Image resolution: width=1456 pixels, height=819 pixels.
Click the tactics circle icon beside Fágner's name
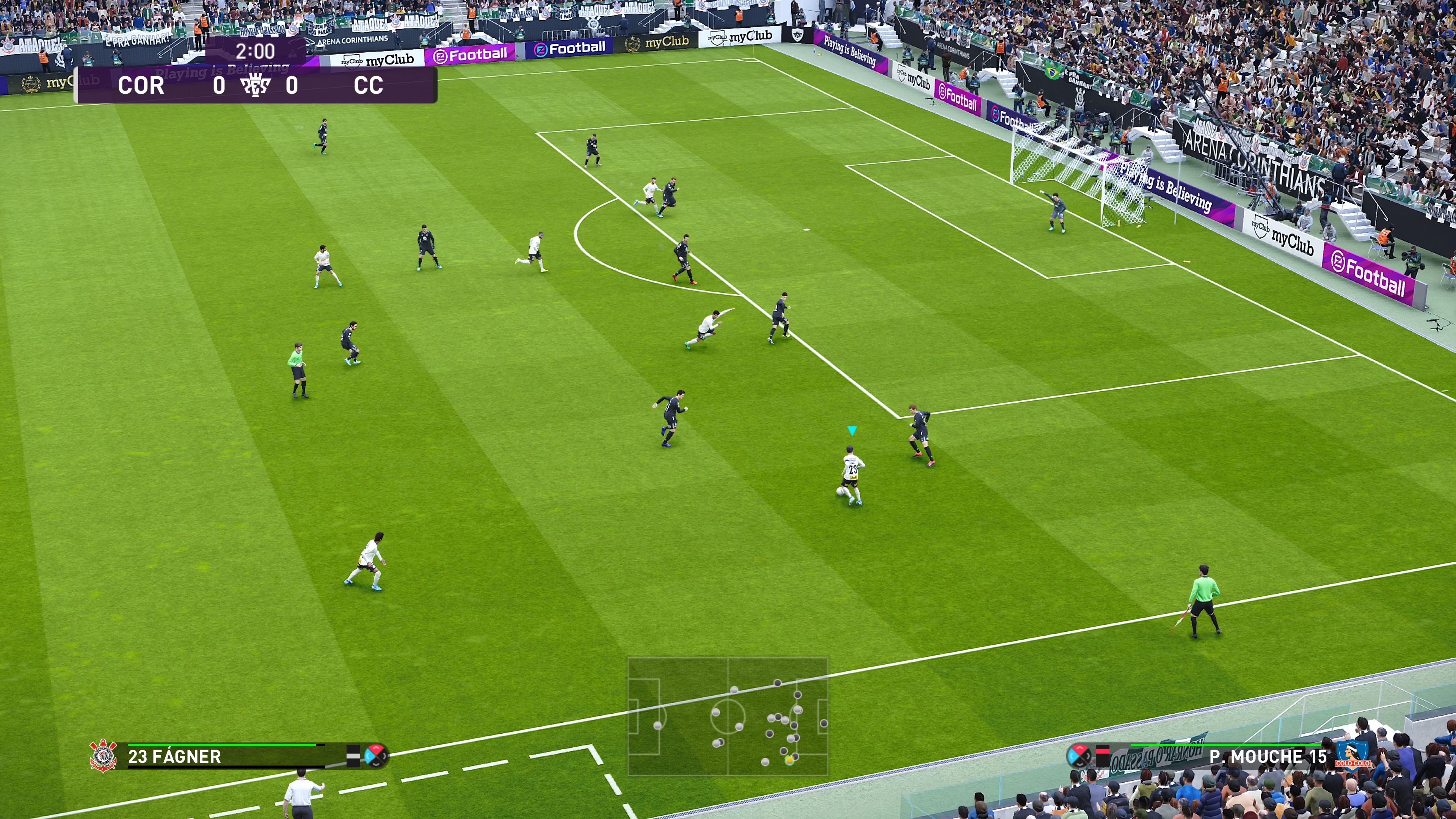click(376, 755)
